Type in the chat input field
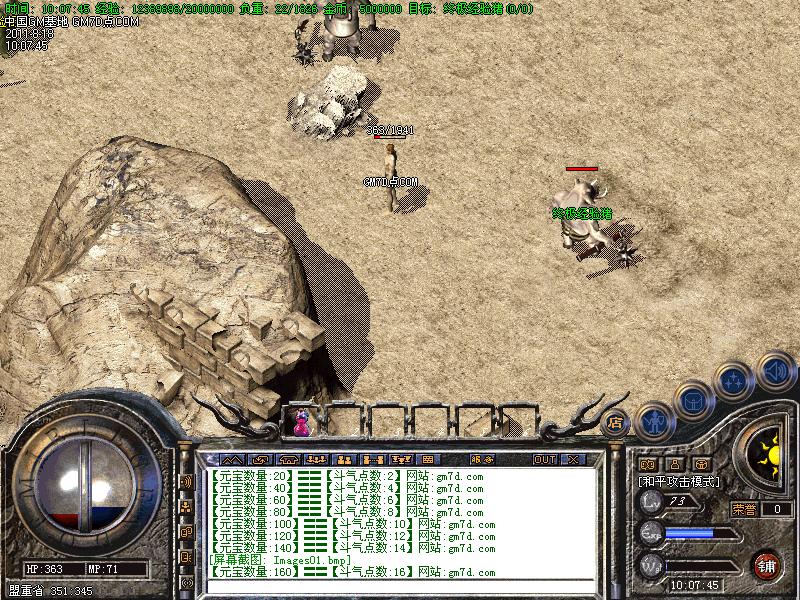 tap(400, 590)
